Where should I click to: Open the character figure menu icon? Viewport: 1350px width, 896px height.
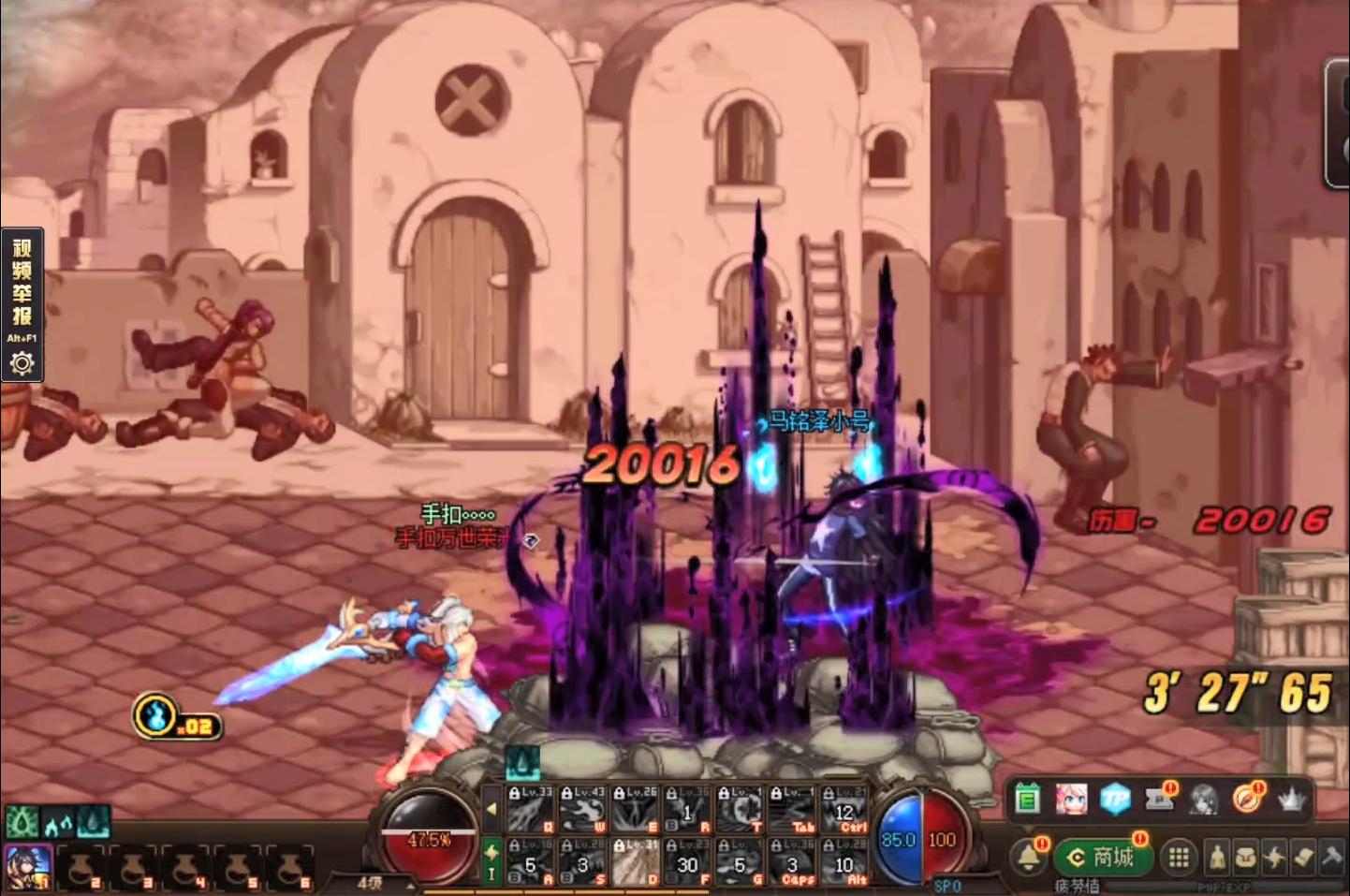(x=1217, y=857)
